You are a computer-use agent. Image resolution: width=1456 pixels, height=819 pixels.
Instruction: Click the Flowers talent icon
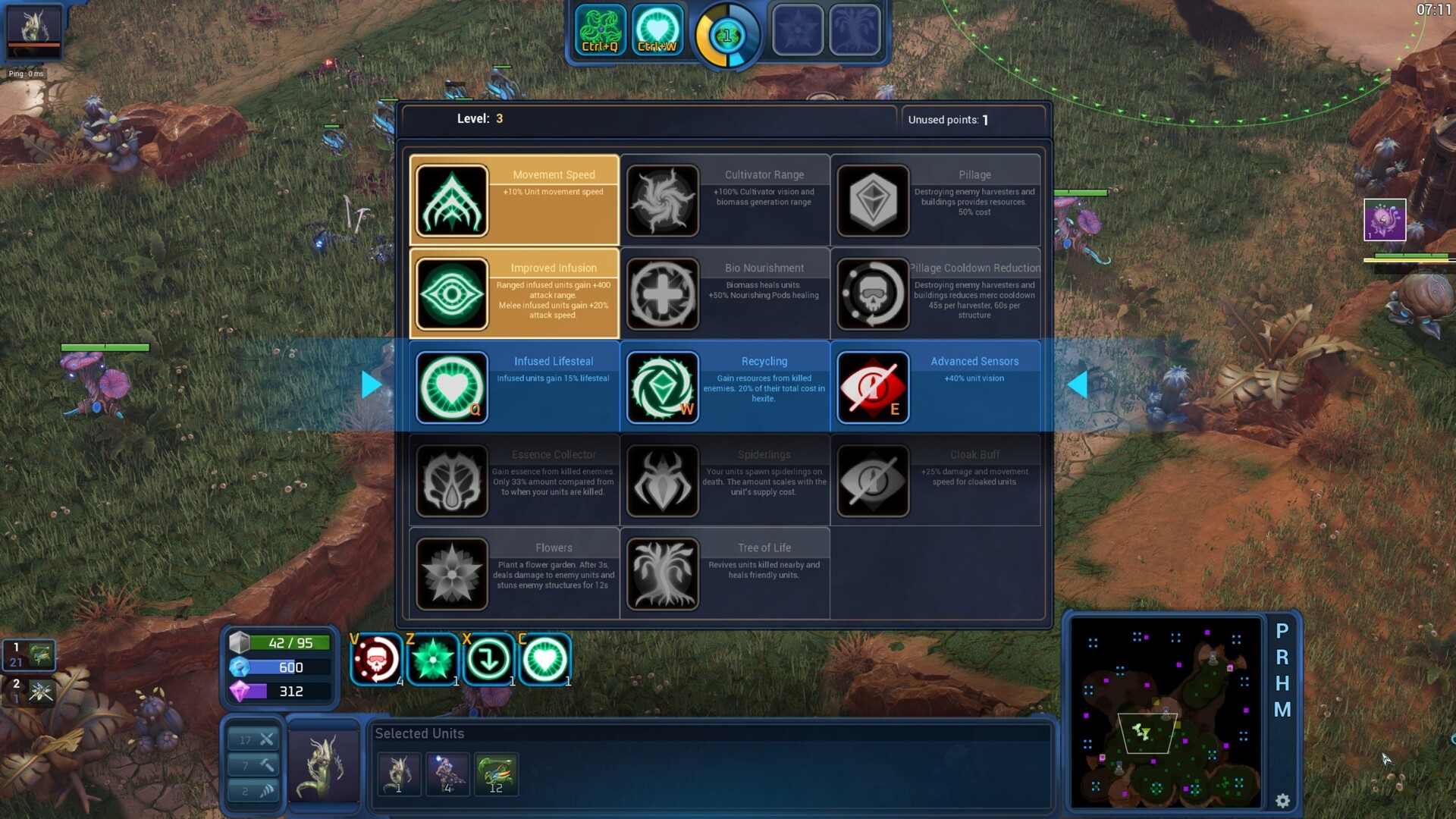tap(451, 574)
